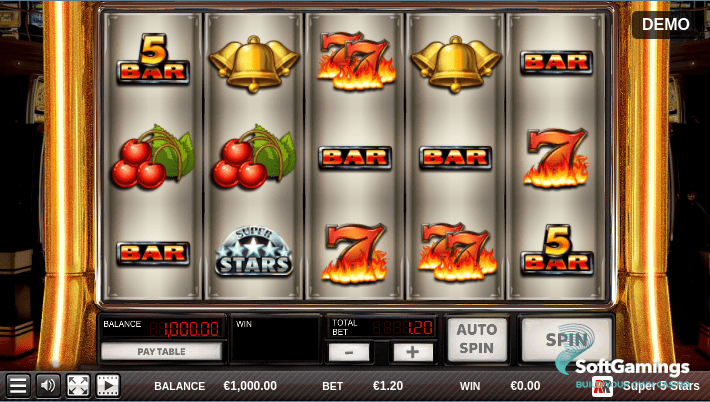Toggle the sound speaker icon
This screenshot has width=710, height=402.
pyautogui.click(x=47, y=386)
